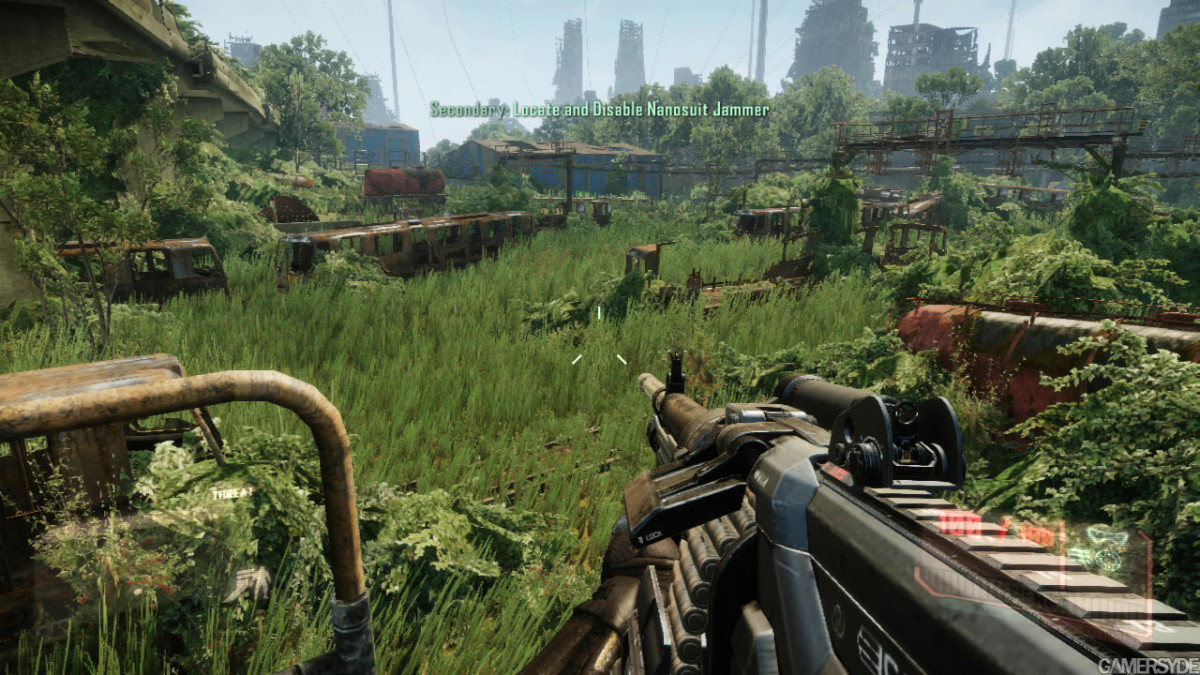Screen dimensions: 1200x675
Task: Select the Nanosuit Jammer secondary objective text
Action: (600, 109)
